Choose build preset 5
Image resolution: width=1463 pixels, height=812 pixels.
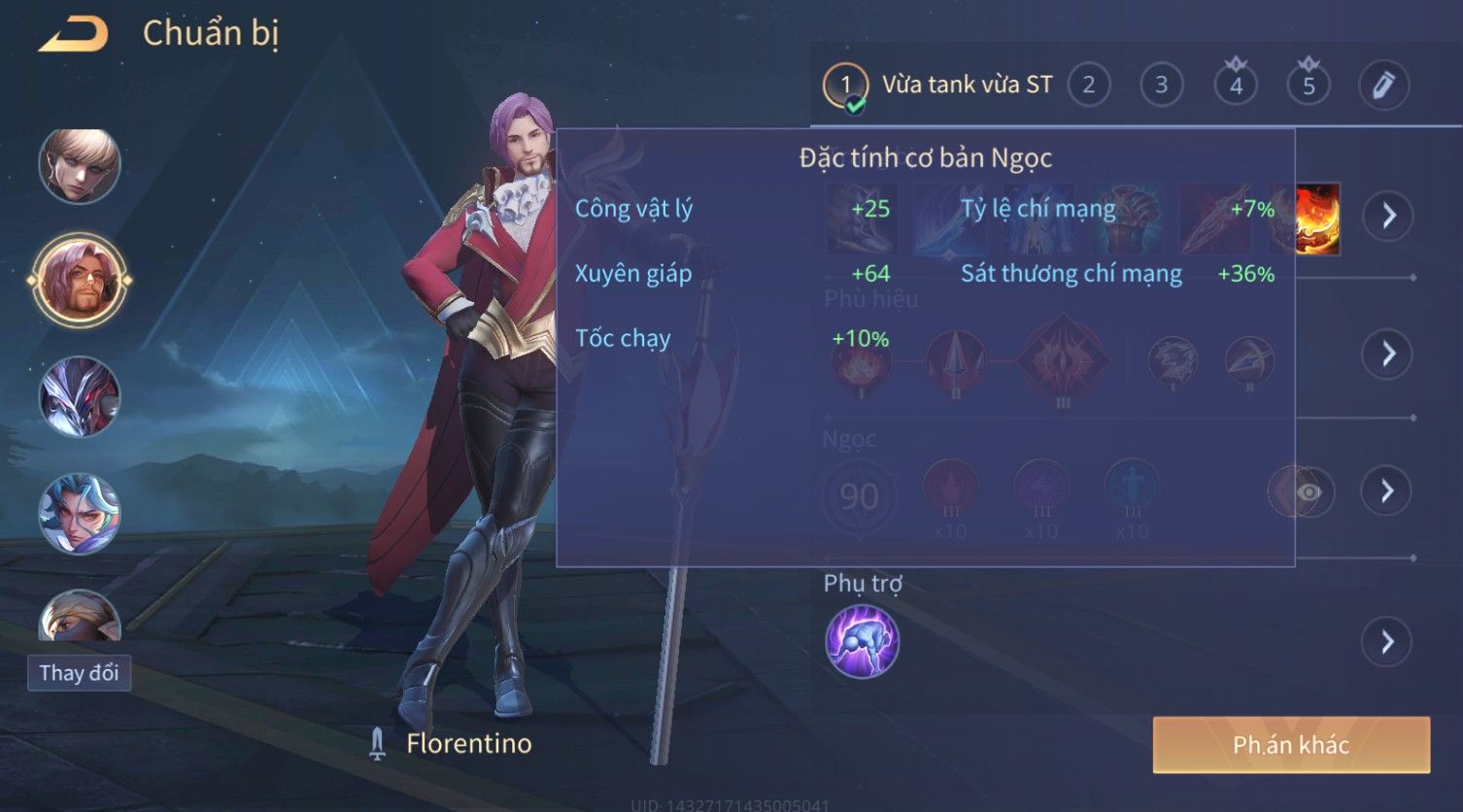(x=1309, y=85)
